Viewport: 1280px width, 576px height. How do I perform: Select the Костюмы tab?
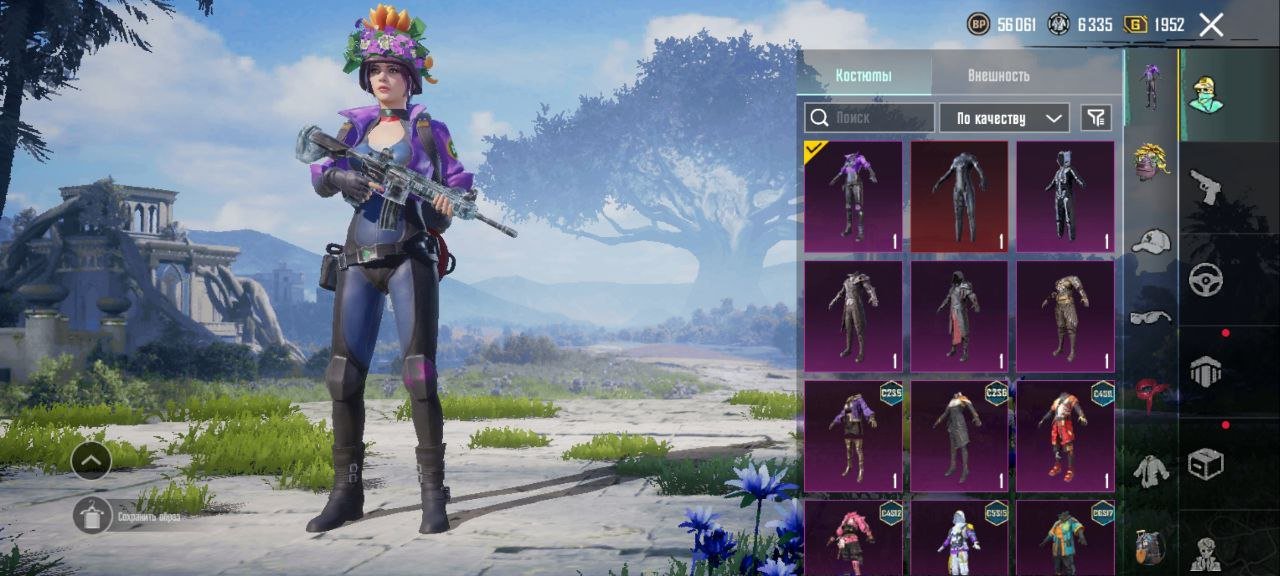(x=864, y=76)
